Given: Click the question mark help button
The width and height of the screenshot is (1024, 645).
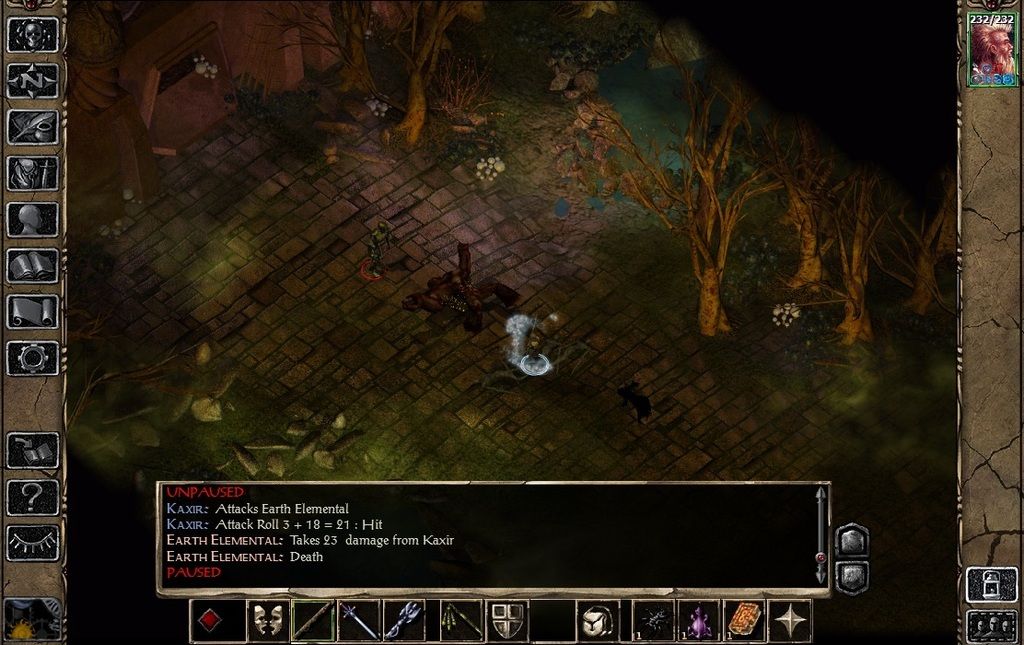Looking at the screenshot, I should tap(32, 495).
